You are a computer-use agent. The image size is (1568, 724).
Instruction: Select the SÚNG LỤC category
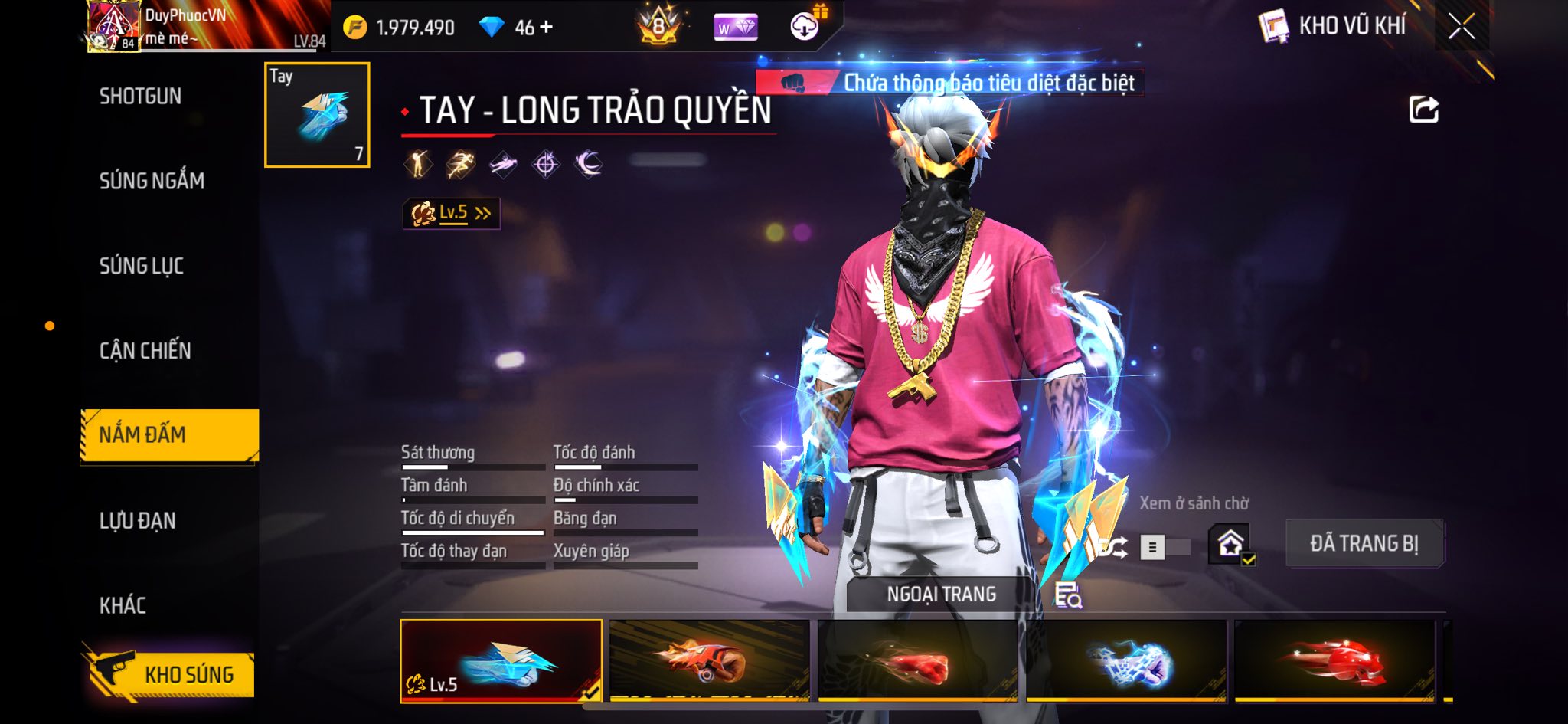[x=142, y=266]
